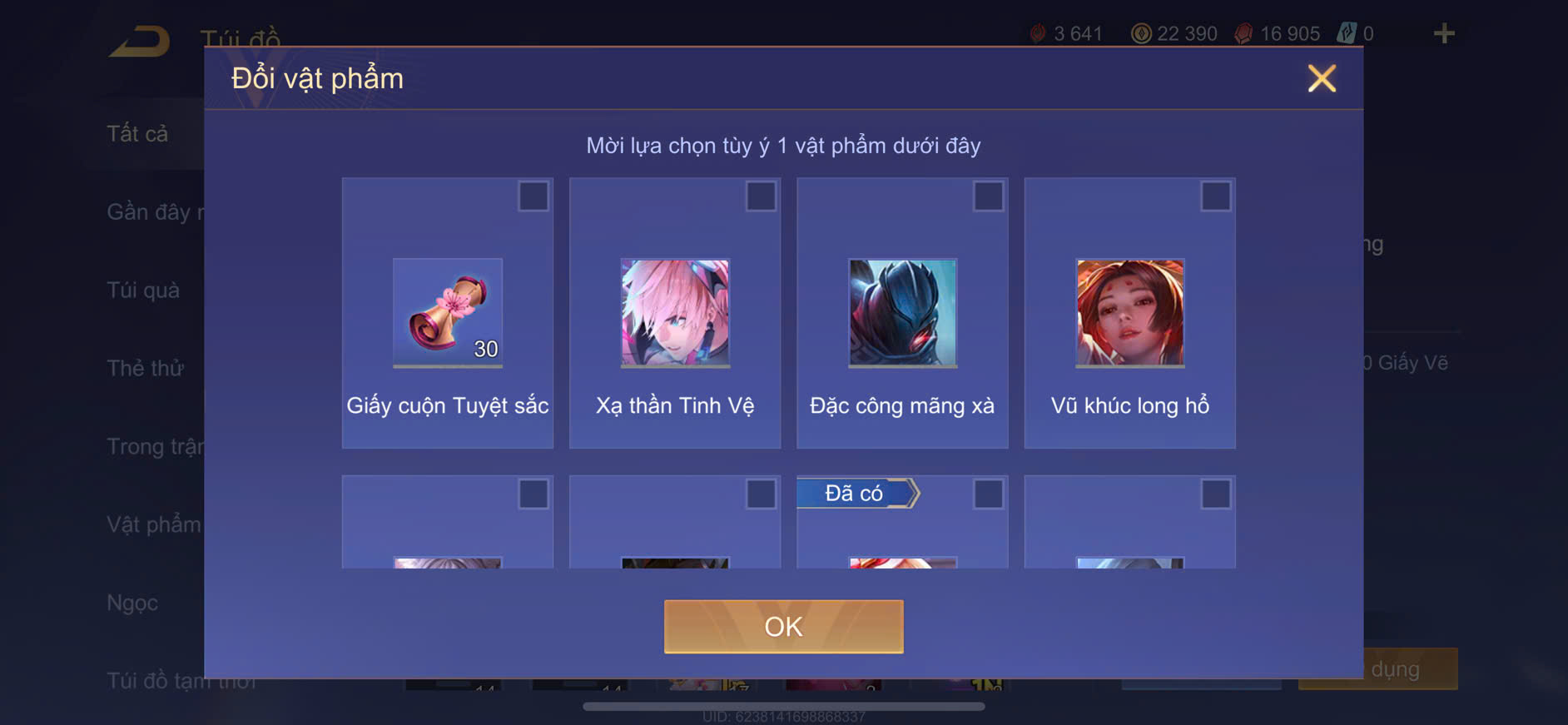This screenshot has height=725, width=1568.
Task: Click the Xạ thần Tinh Vệ skin icon
Action: pos(674,312)
